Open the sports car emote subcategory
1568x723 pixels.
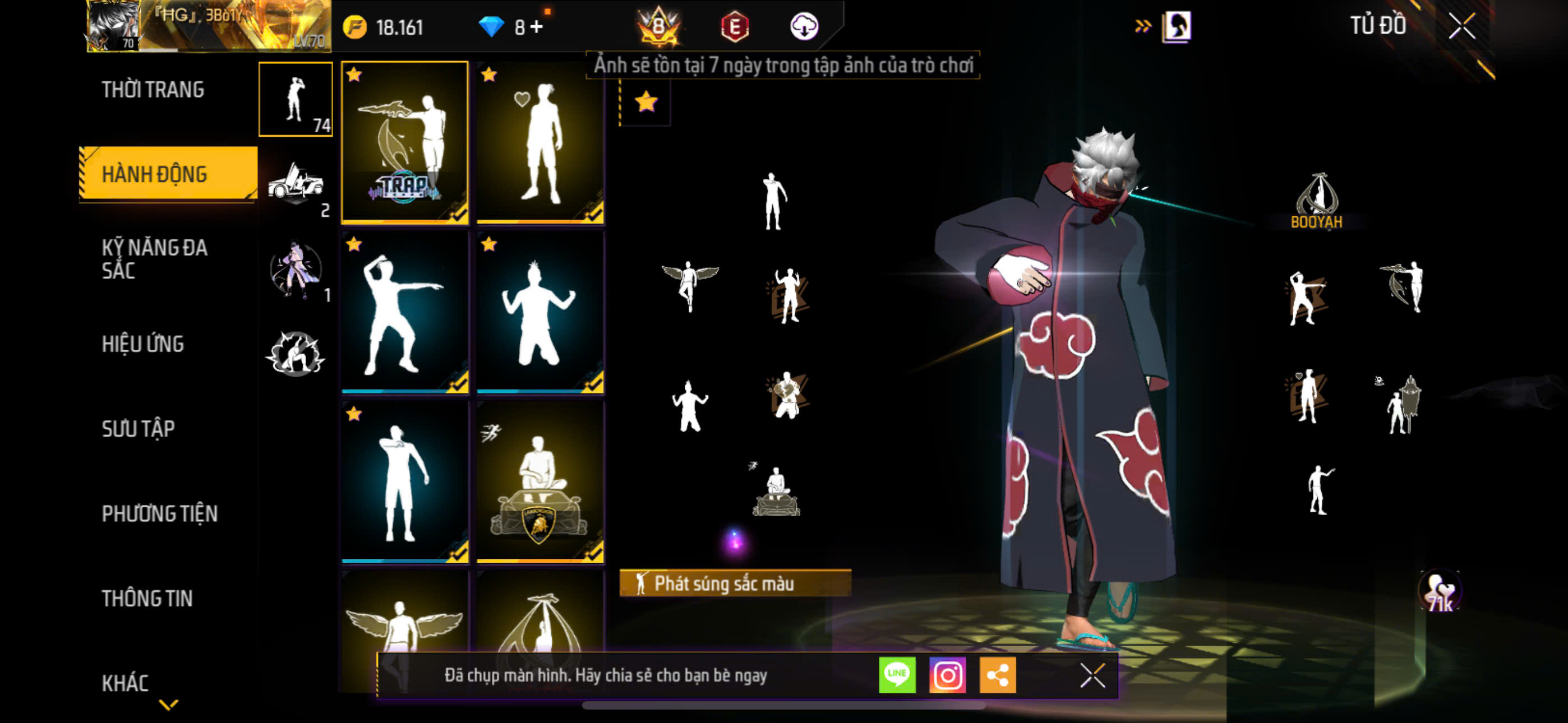tap(296, 184)
